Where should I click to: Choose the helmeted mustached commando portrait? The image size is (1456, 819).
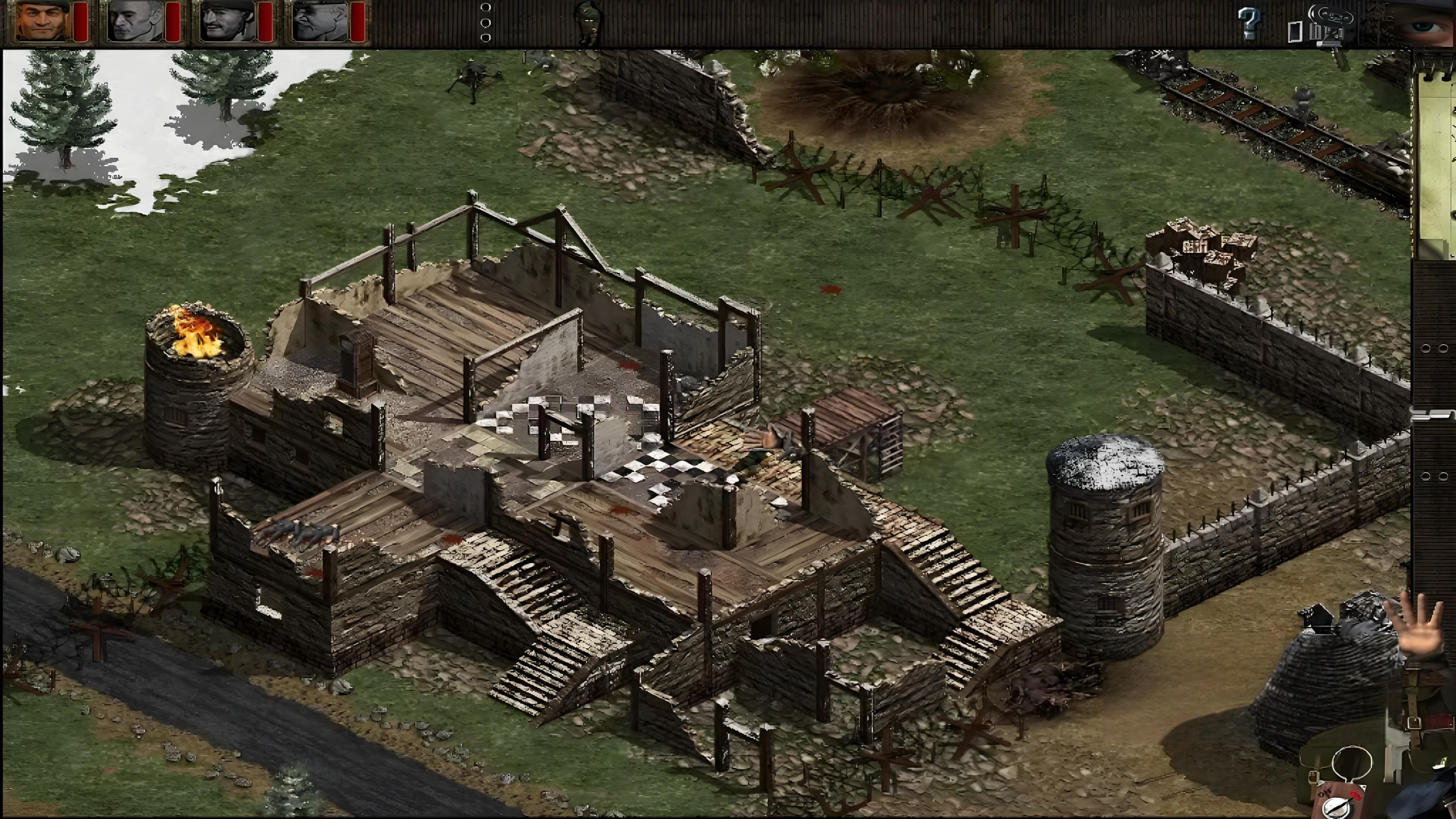point(228,22)
